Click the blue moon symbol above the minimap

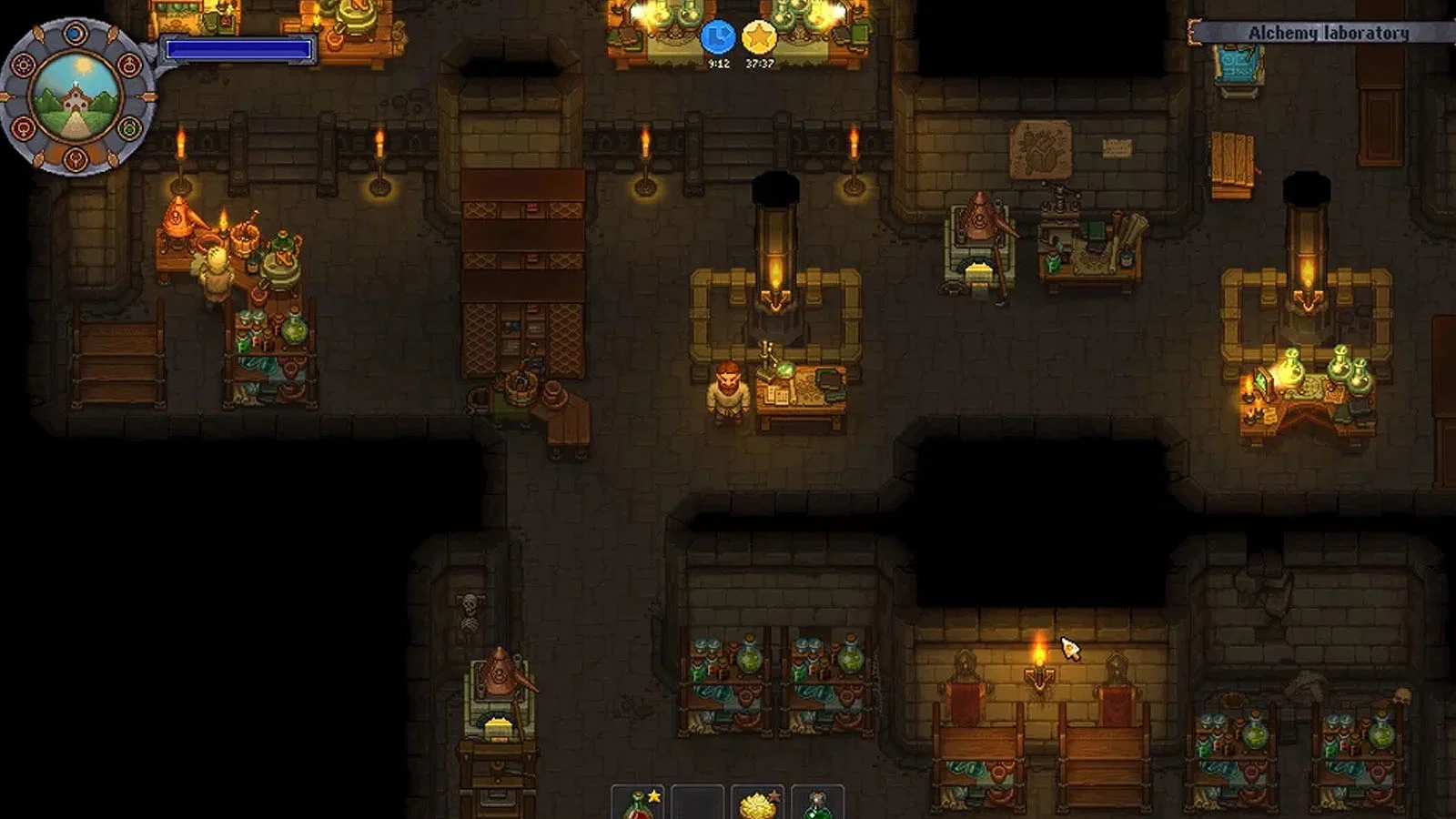[74, 33]
